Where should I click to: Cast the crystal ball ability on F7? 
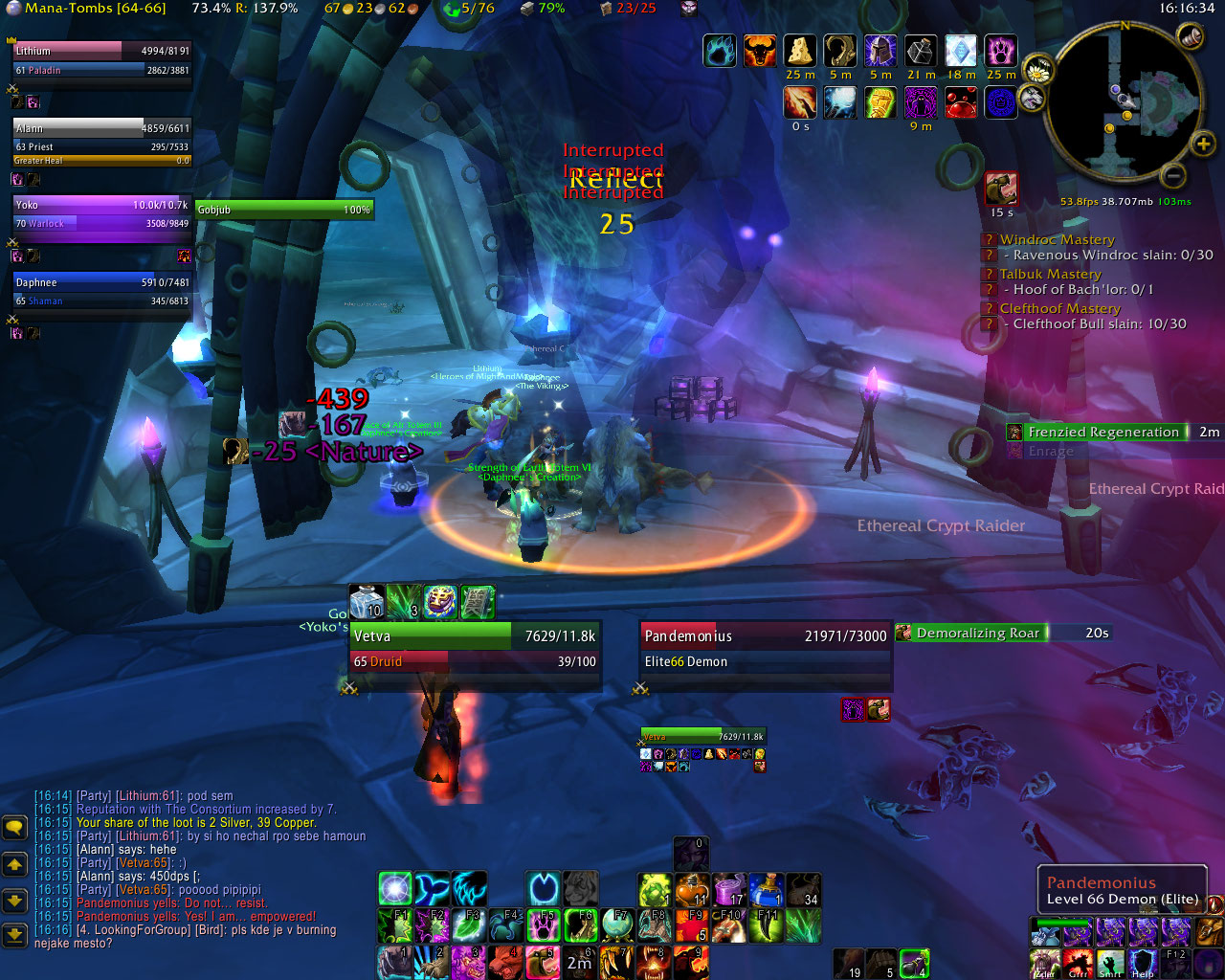[x=616, y=926]
